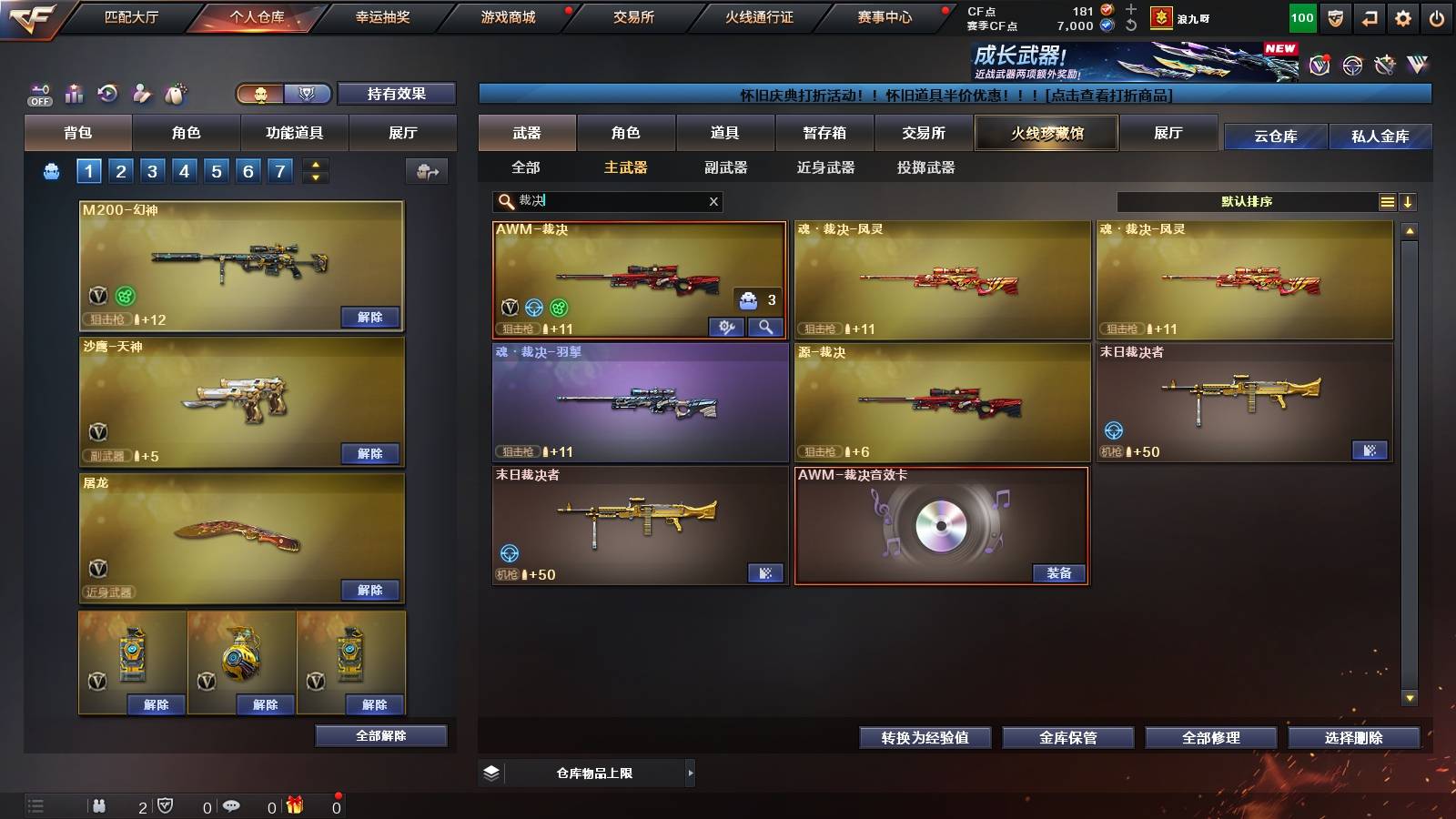Toggle the list view icon beside the sort dropdown
The width and height of the screenshot is (1456, 819).
[1387, 201]
